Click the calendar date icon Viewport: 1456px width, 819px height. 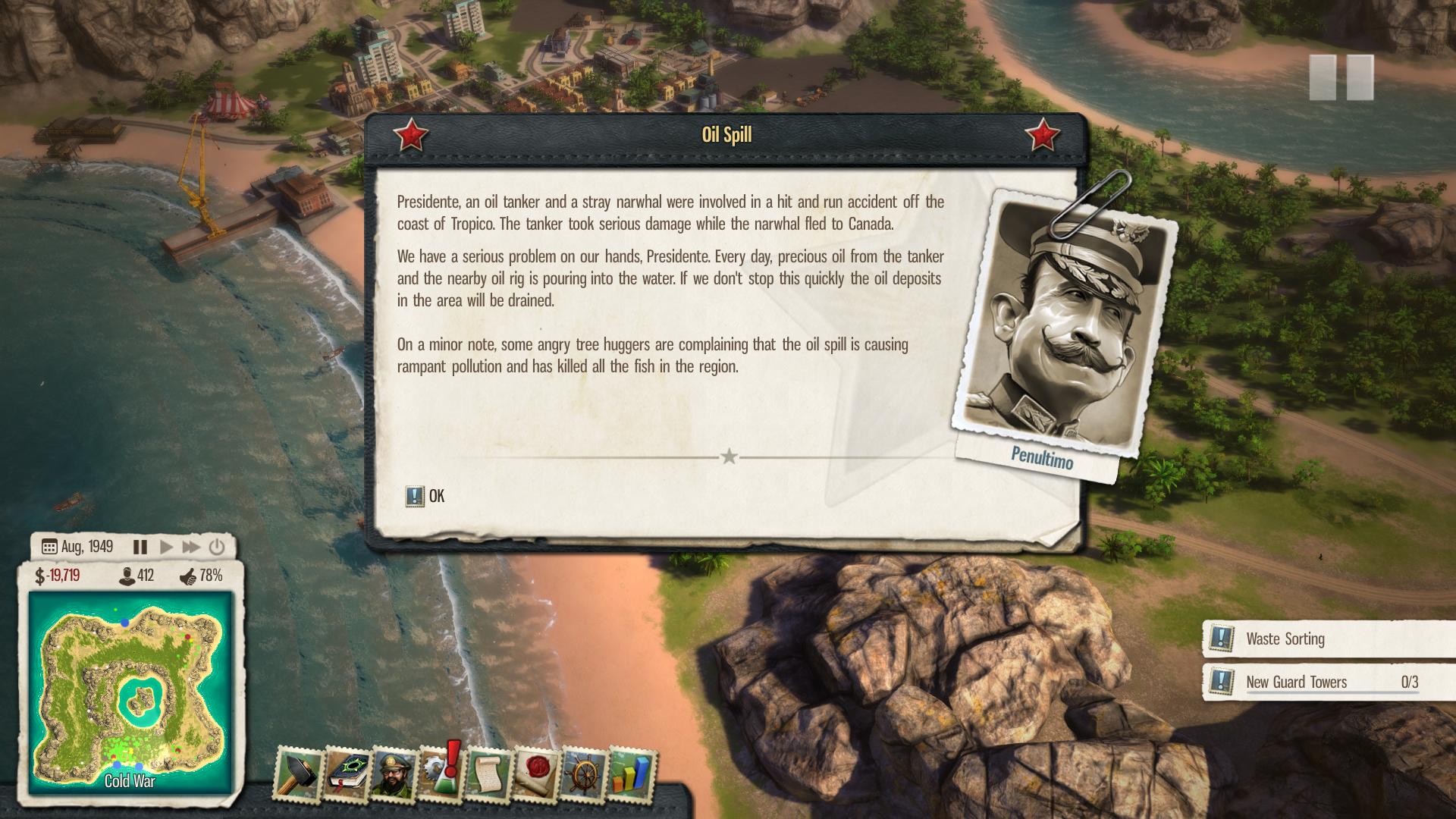point(49,547)
